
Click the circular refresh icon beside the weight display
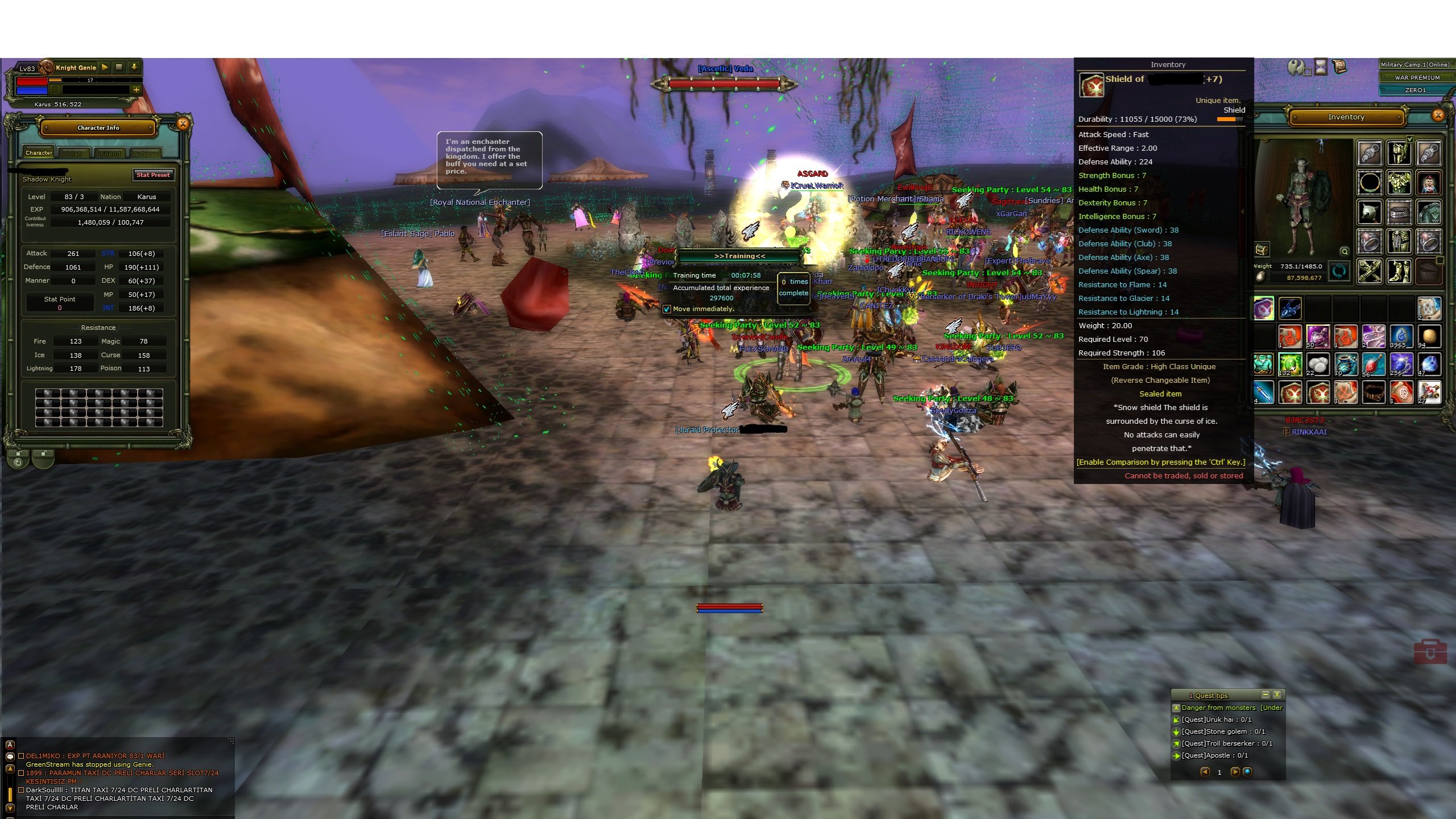(1338, 271)
